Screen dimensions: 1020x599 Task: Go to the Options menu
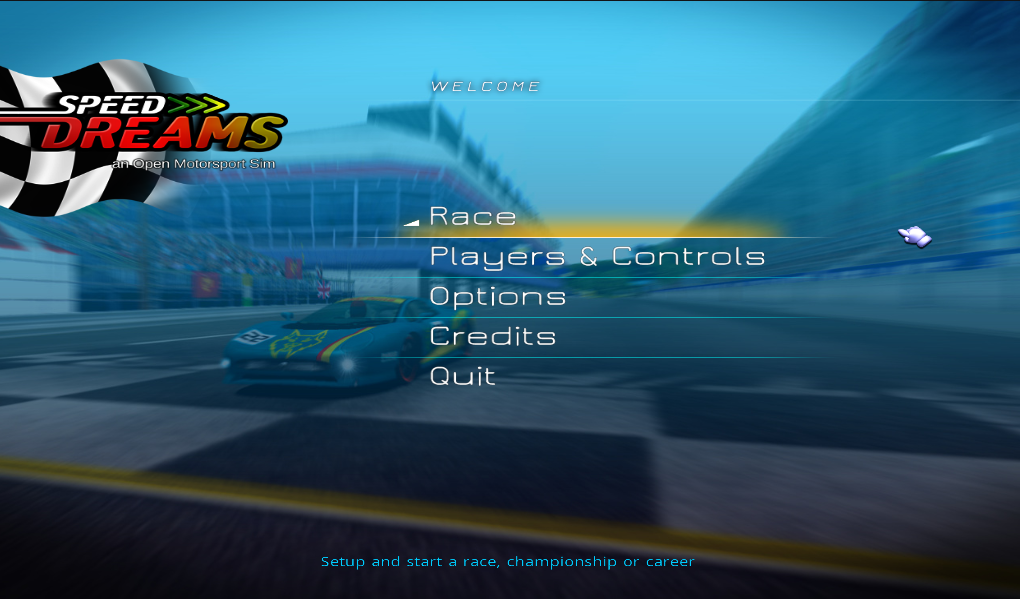pos(497,297)
